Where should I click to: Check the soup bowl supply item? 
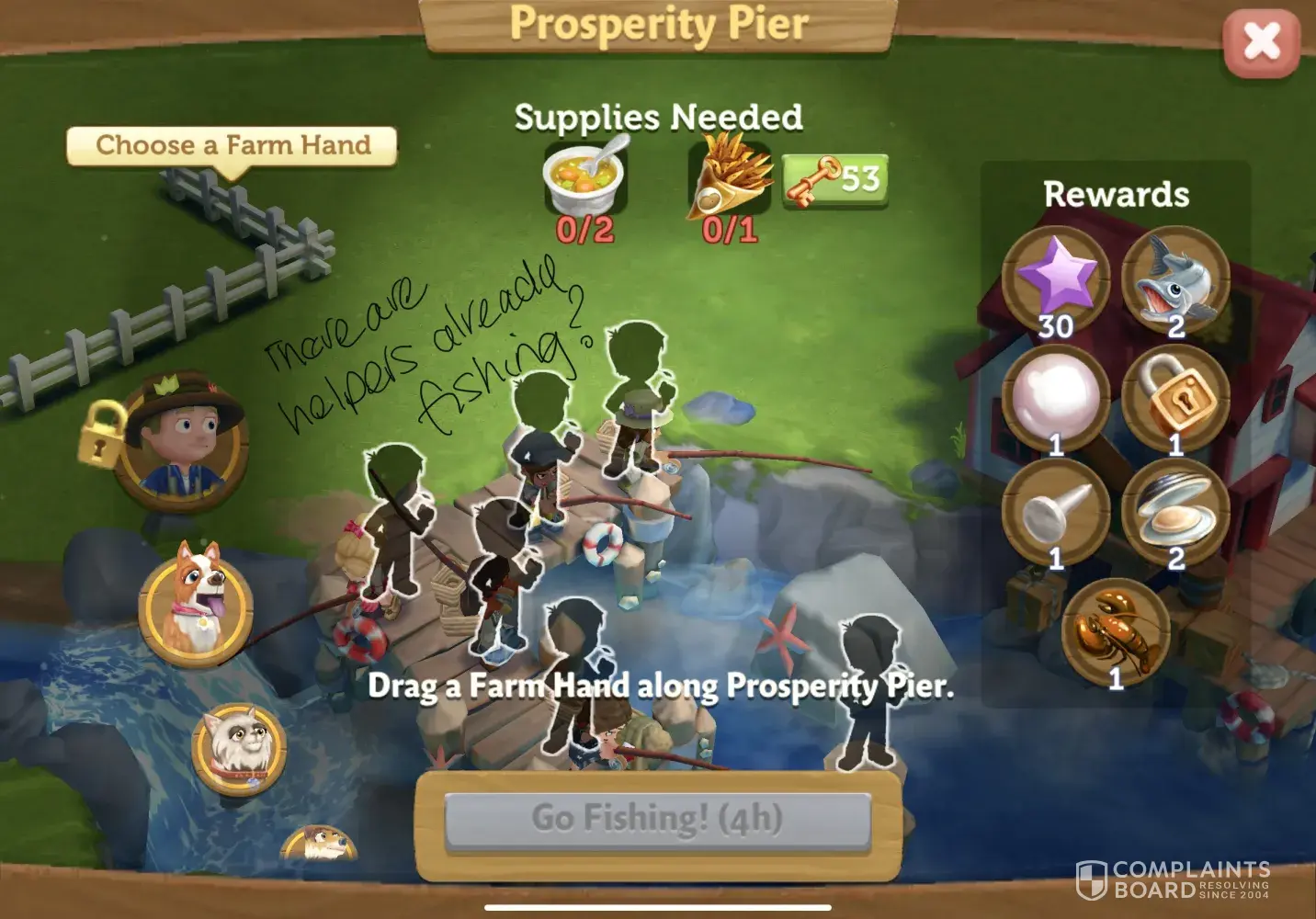584,173
